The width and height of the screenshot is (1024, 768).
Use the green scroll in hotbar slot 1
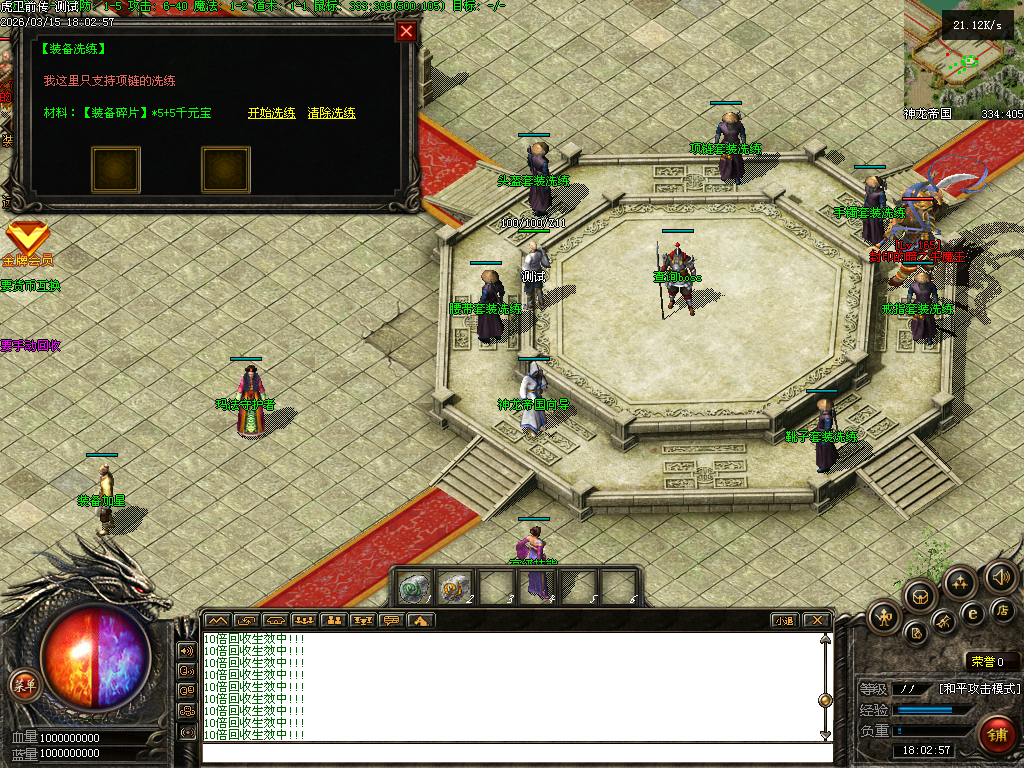(x=414, y=588)
